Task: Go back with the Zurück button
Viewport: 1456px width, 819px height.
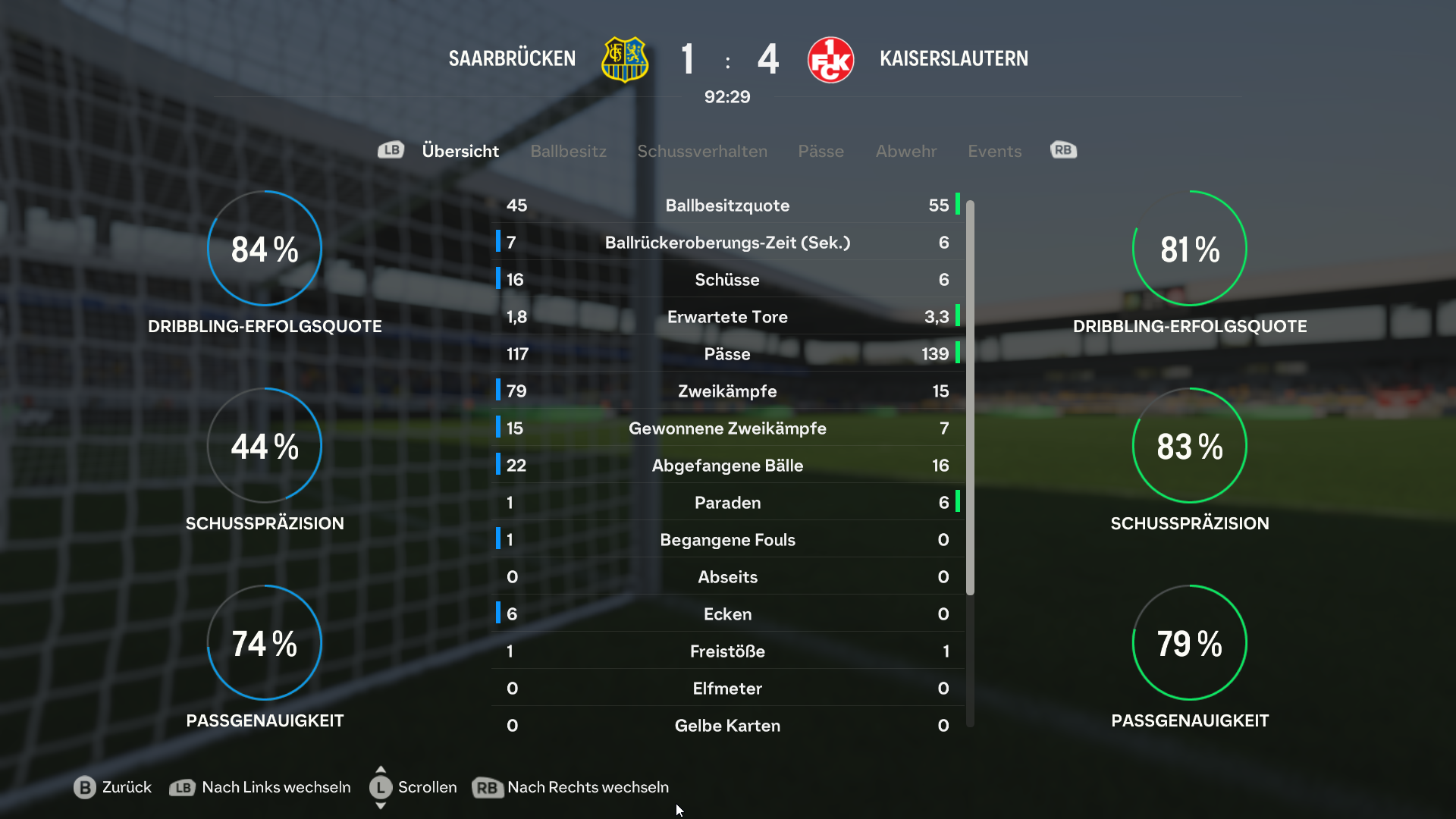Action: click(113, 787)
